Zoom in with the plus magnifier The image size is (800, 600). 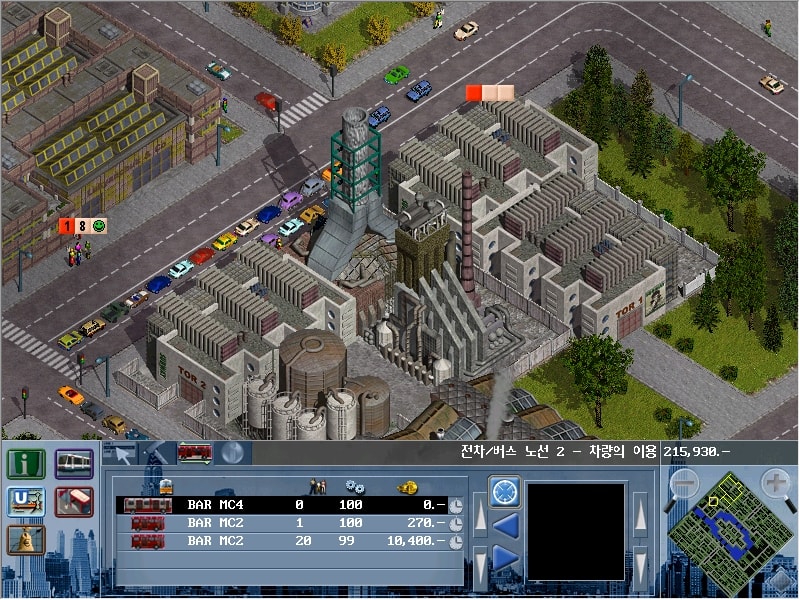click(x=776, y=484)
